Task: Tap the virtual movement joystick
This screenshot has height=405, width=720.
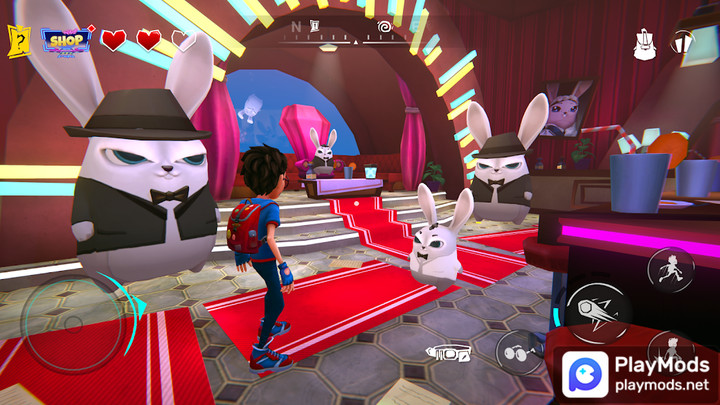Action: coord(73,324)
